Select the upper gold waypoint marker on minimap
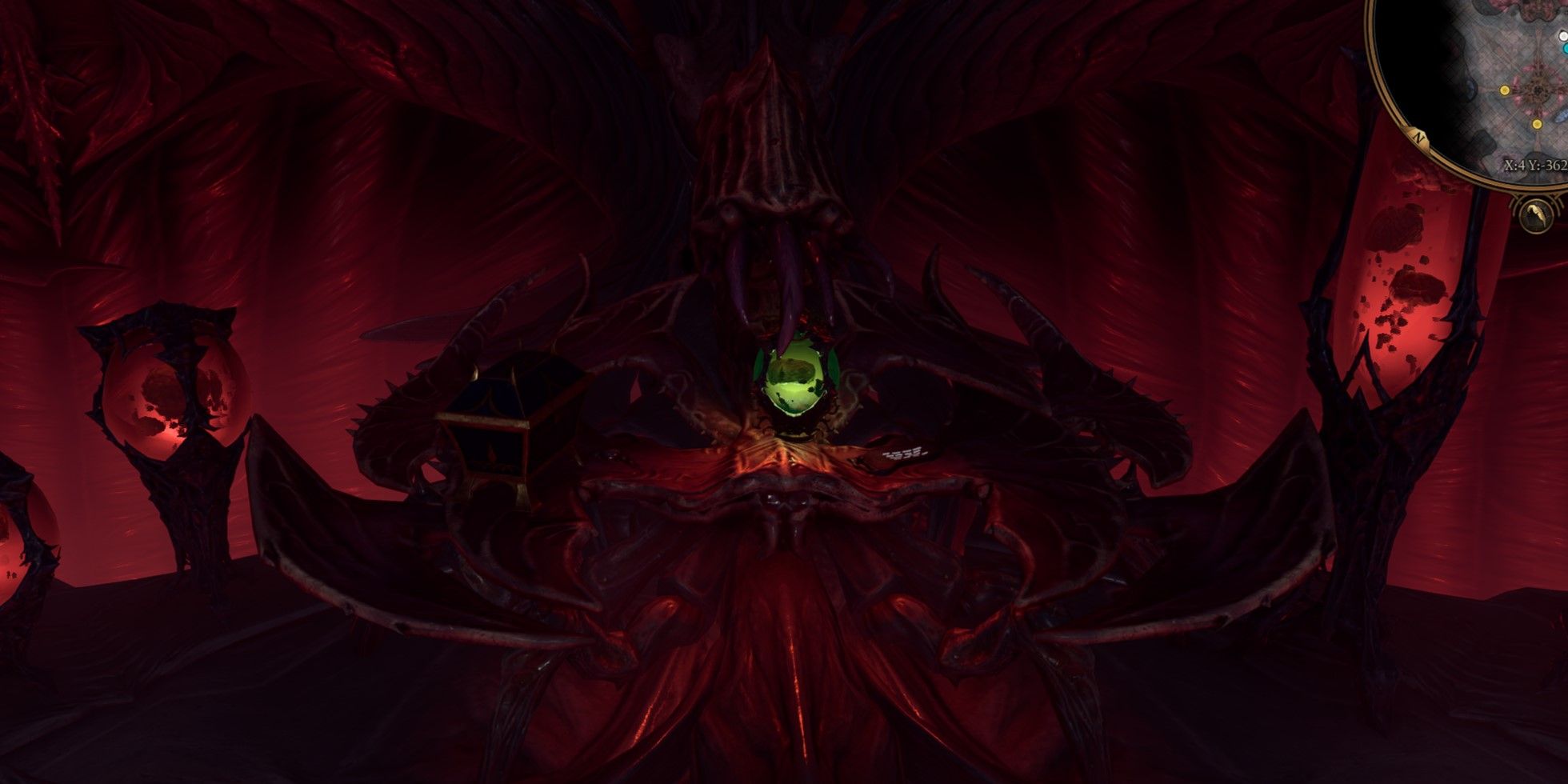 click(x=1505, y=90)
